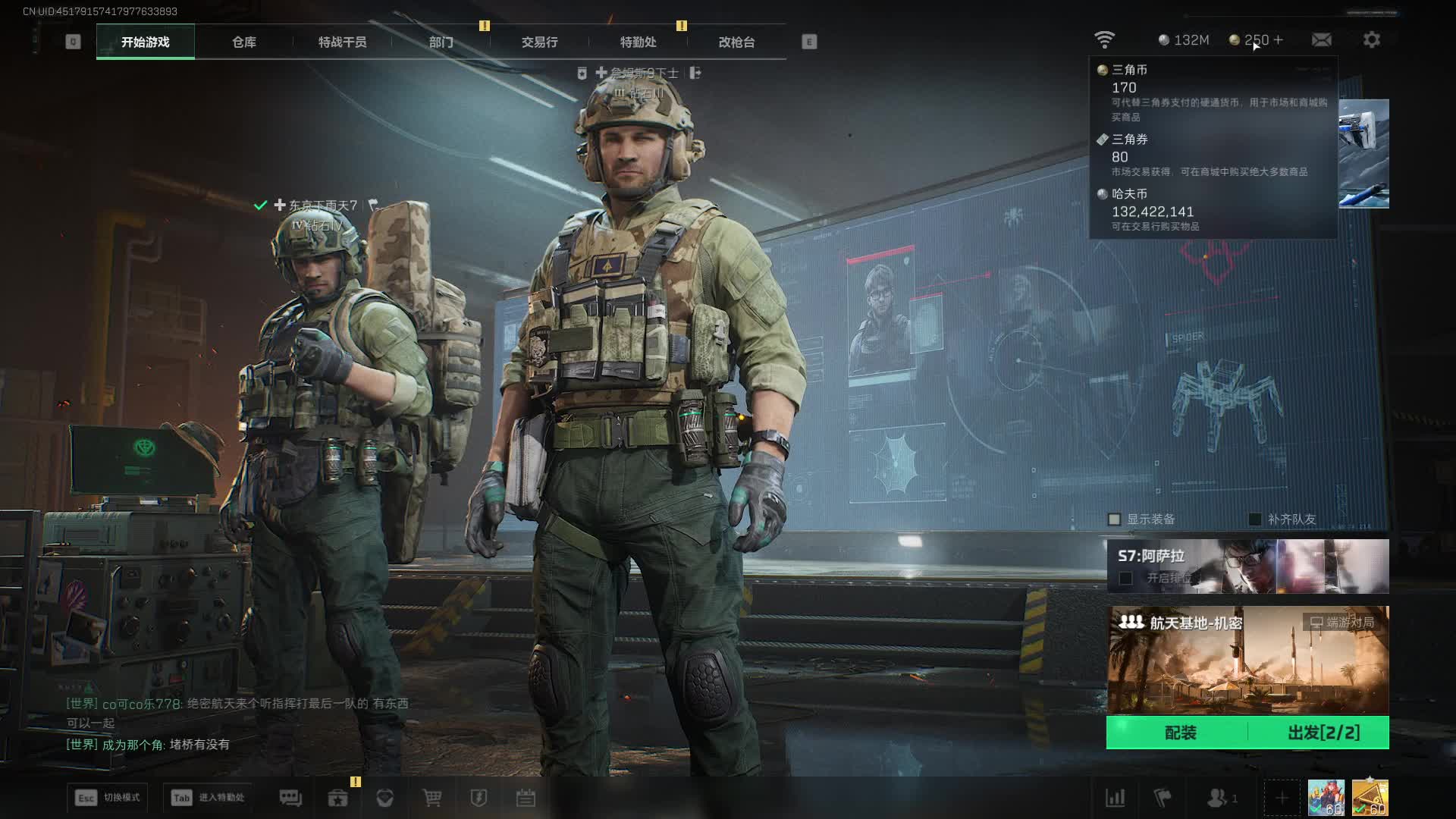Open settings with the gear icon
This screenshot has width=1456, height=819.
coord(1371,39)
